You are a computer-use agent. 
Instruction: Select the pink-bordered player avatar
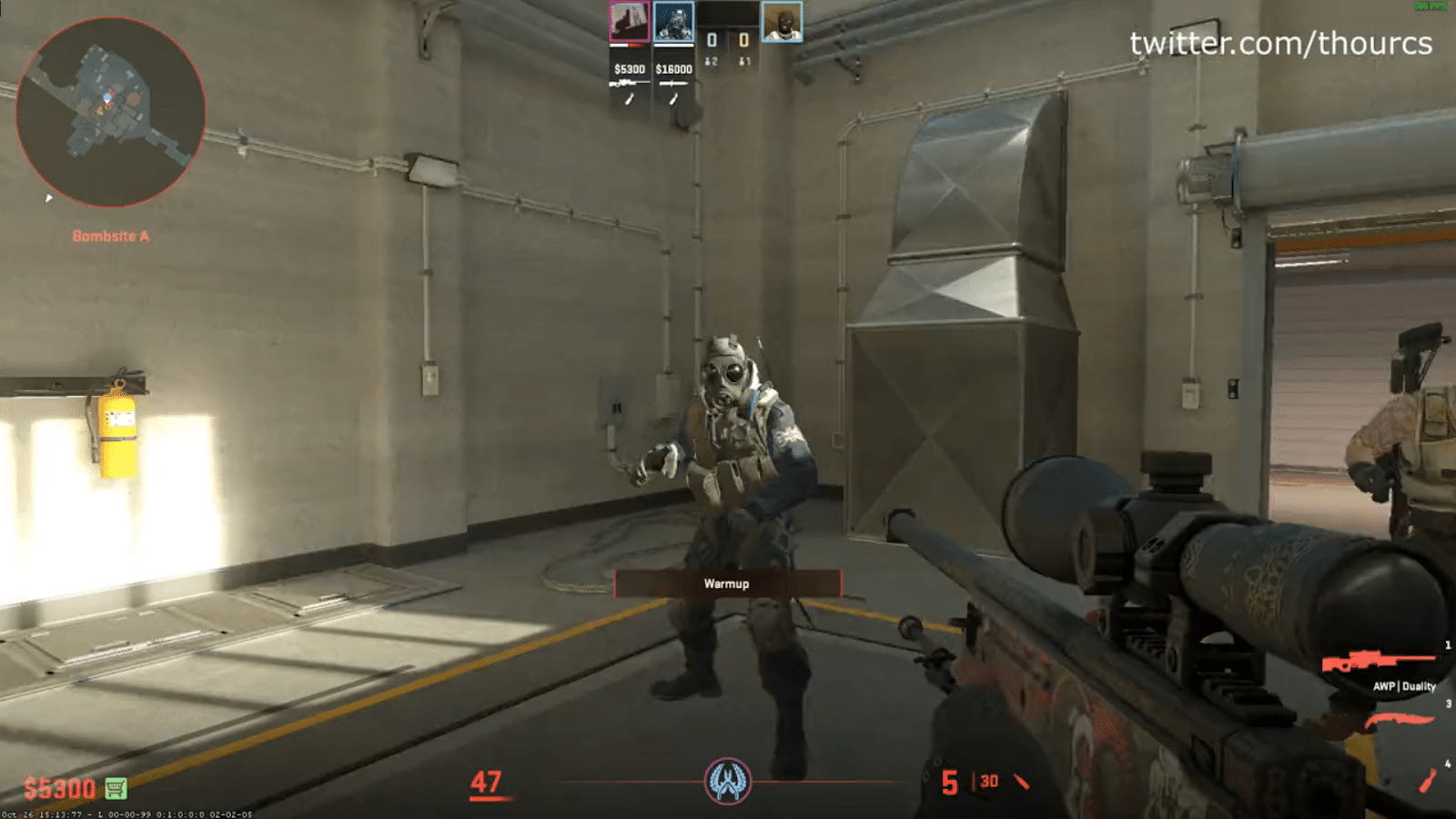(628, 20)
